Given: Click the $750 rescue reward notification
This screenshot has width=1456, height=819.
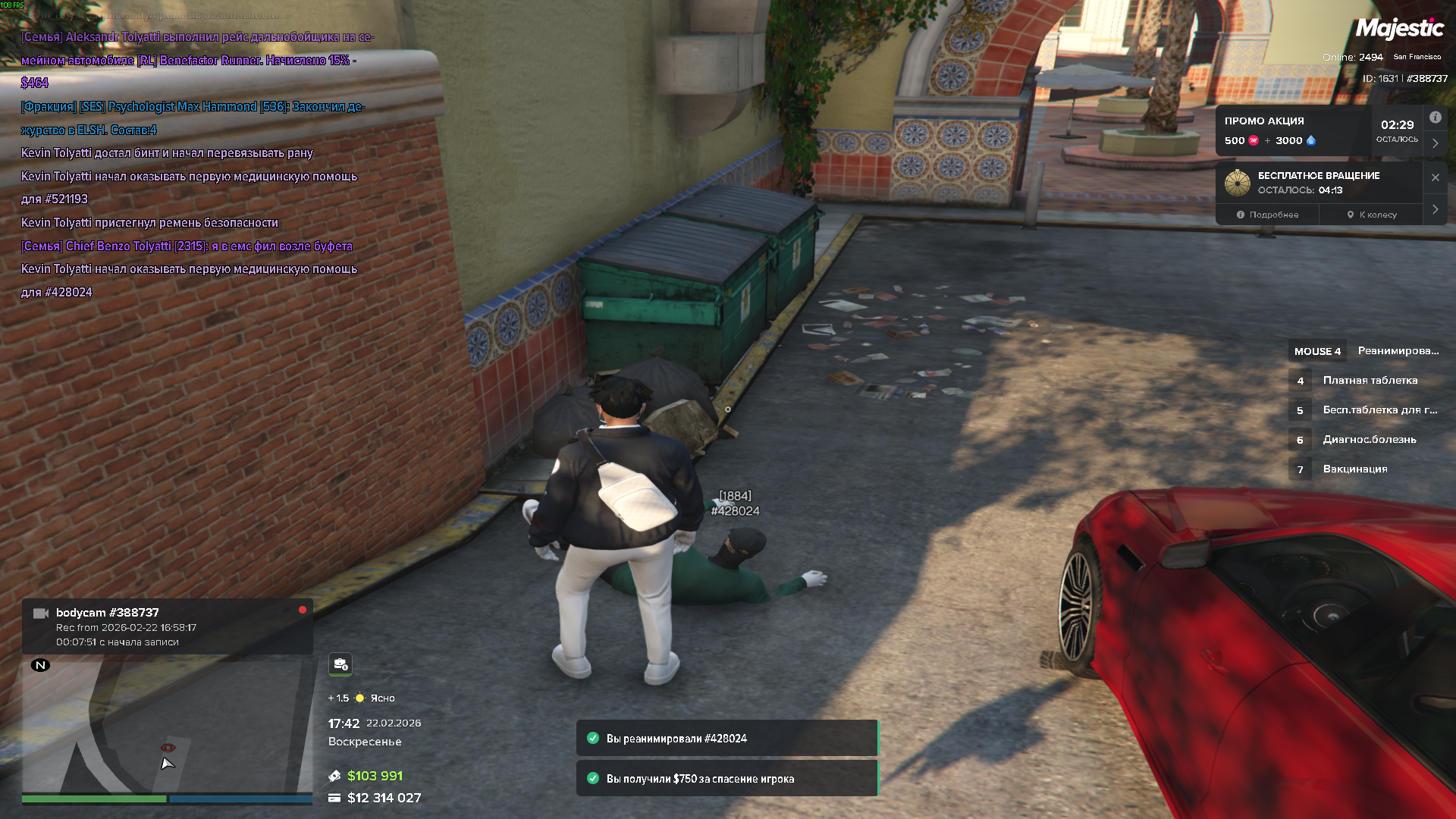Looking at the screenshot, I should (726, 779).
